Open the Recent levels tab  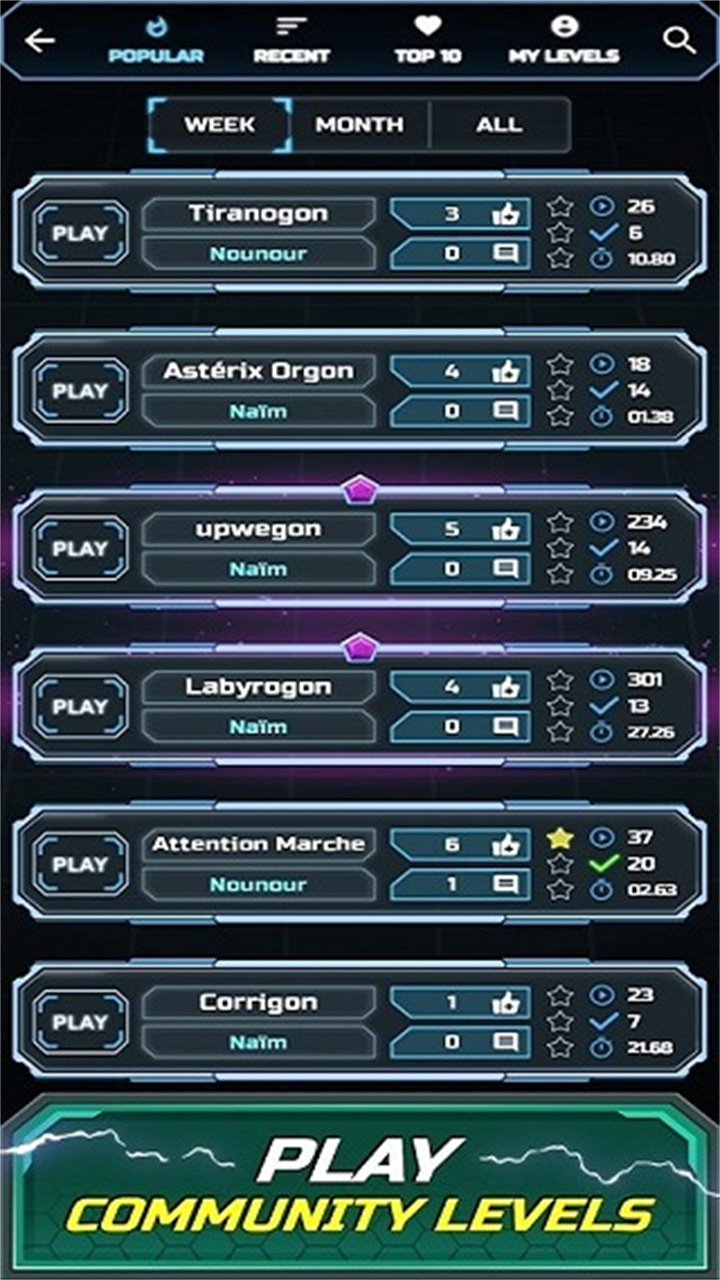click(x=291, y=41)
